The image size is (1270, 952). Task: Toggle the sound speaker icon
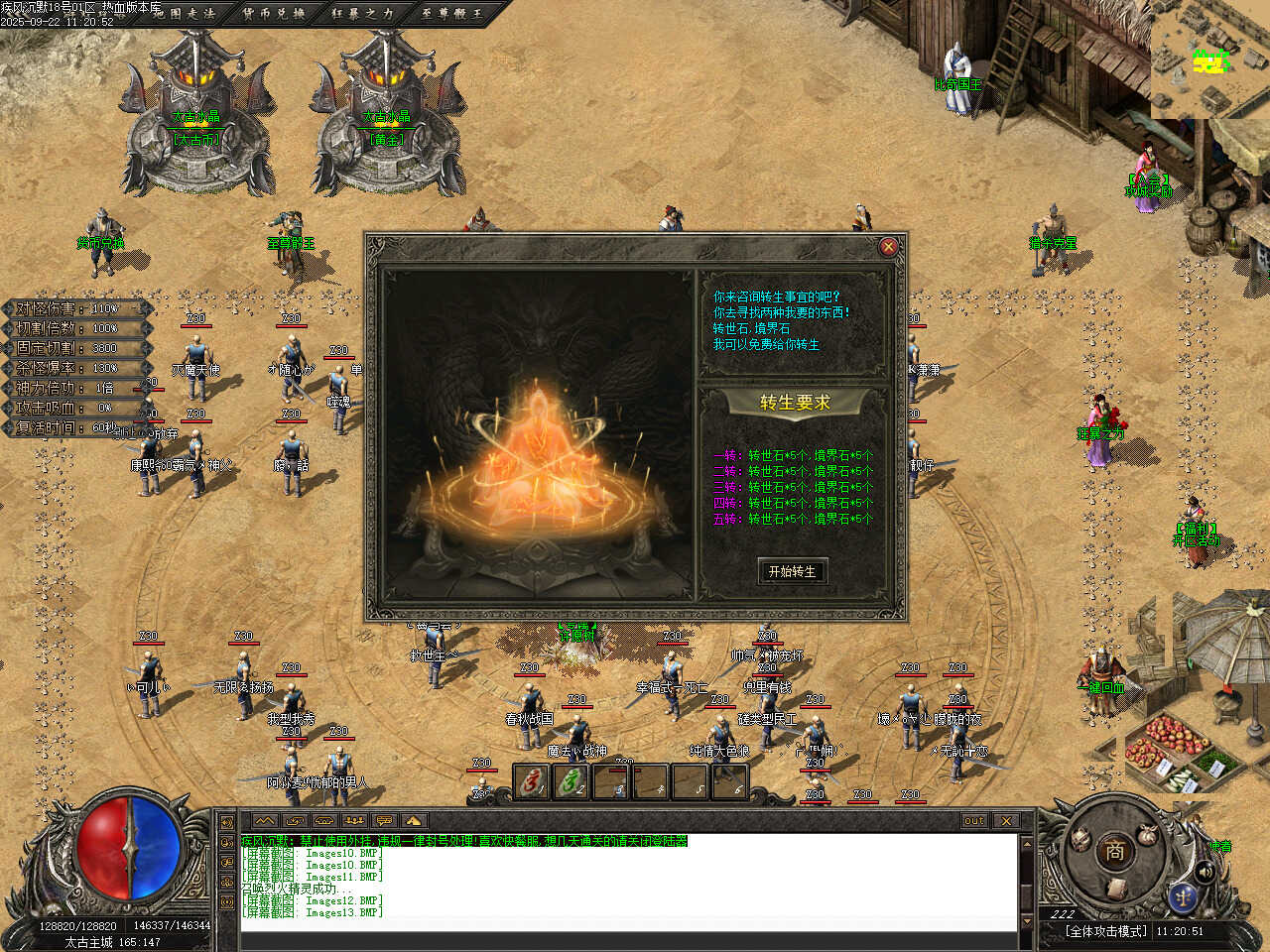pos(1205,872)
